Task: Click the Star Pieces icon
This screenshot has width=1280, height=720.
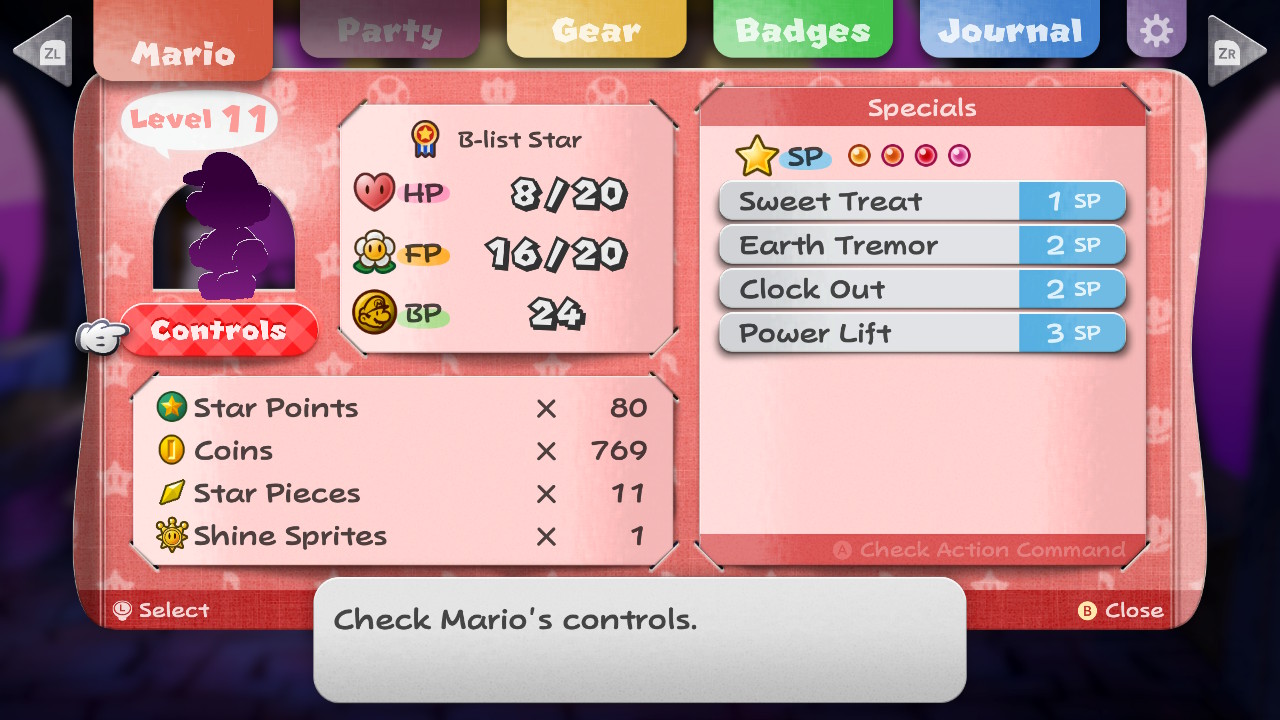Action: [x=172, y=493]
